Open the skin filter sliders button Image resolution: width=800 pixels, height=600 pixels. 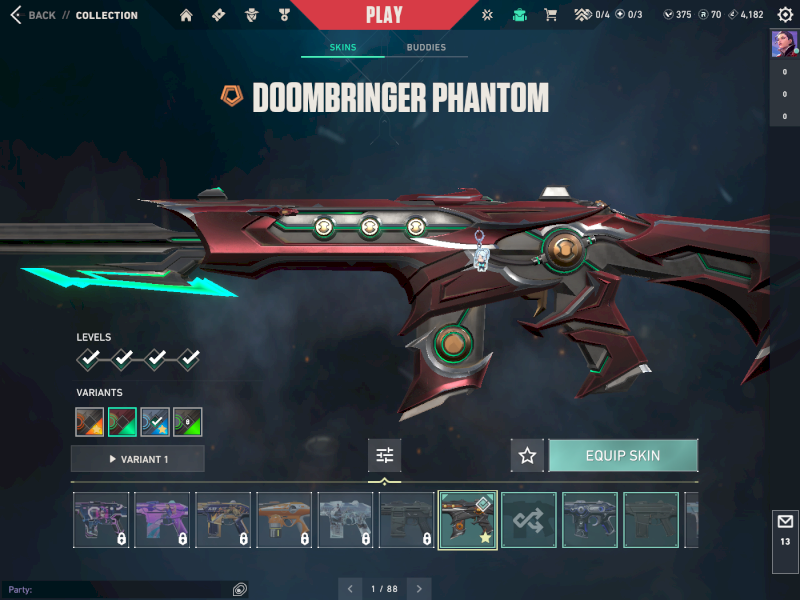(x=385, y=456)
